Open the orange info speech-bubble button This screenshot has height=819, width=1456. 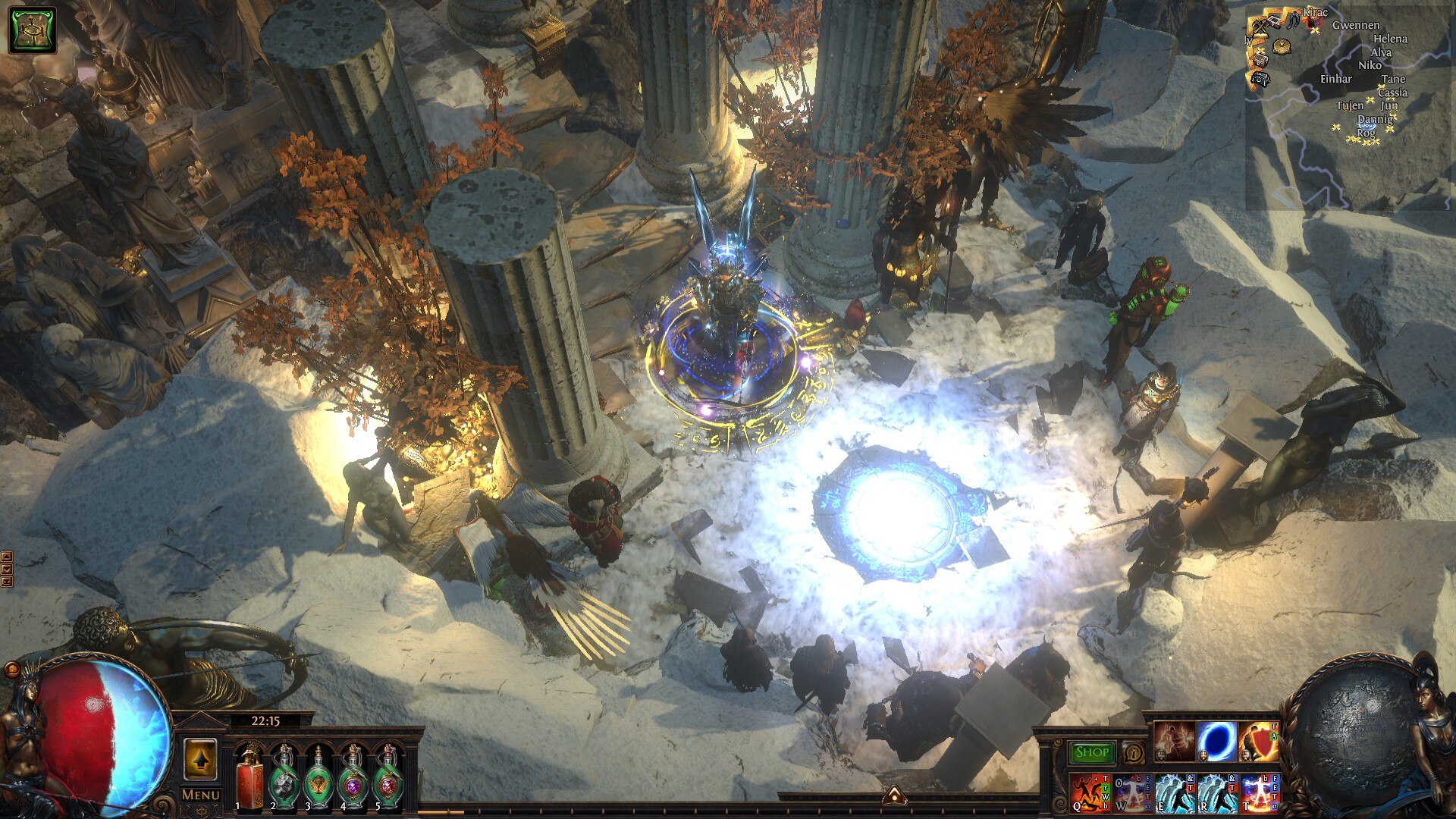click(x=1134, y=753)
